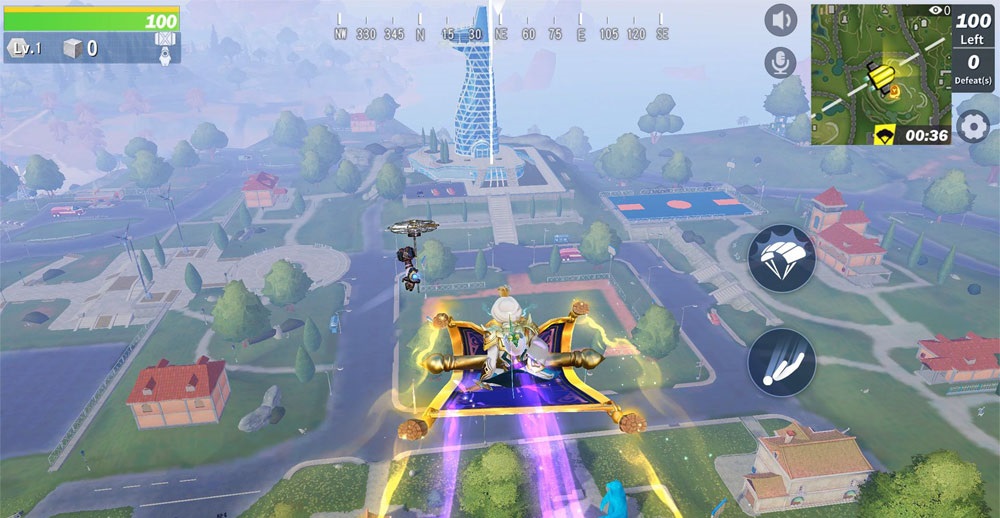
Task: Activate the dive descent button
Action: click(782, 362)
